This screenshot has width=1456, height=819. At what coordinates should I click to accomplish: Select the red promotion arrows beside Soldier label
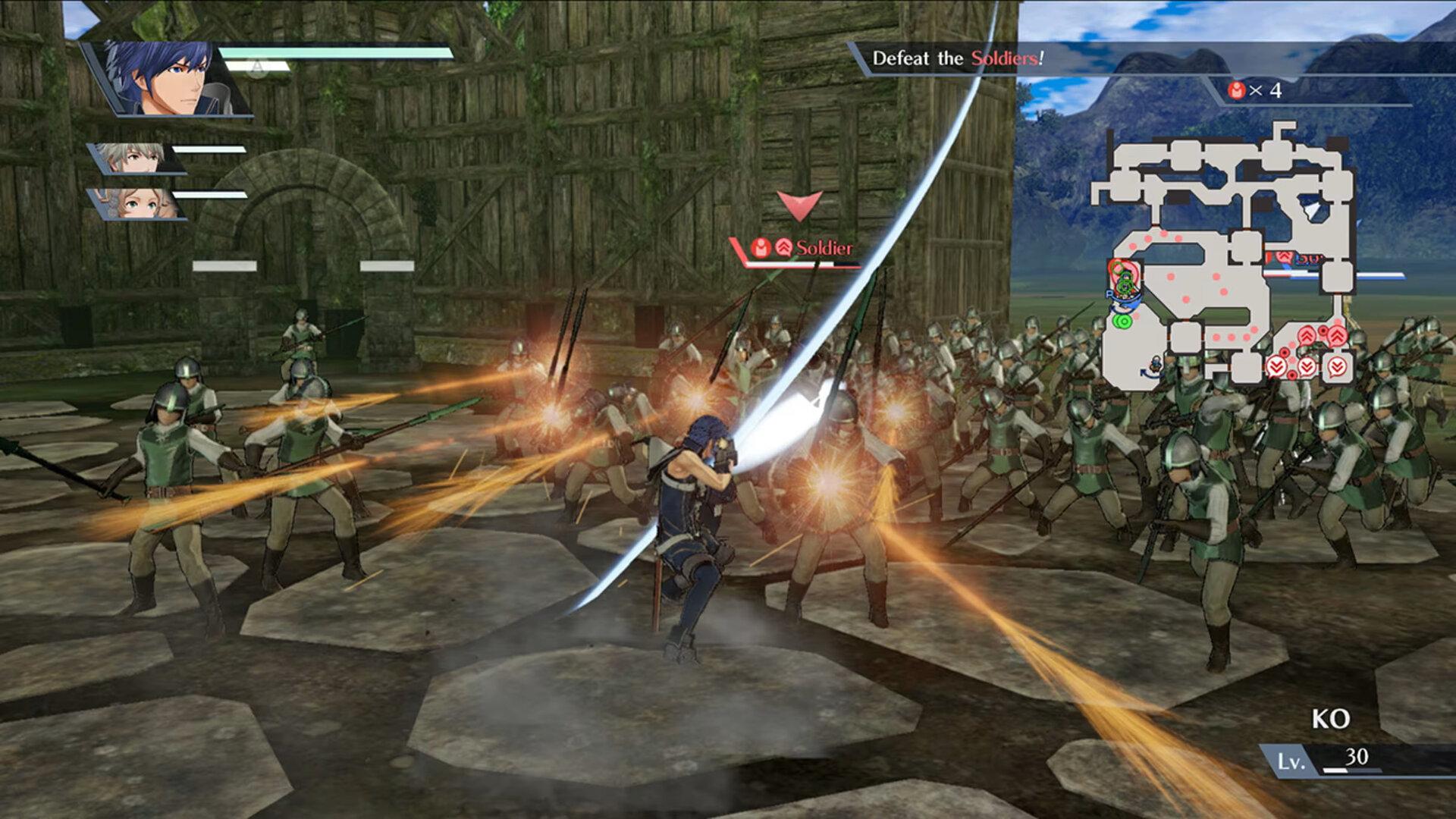click(783, 247)
